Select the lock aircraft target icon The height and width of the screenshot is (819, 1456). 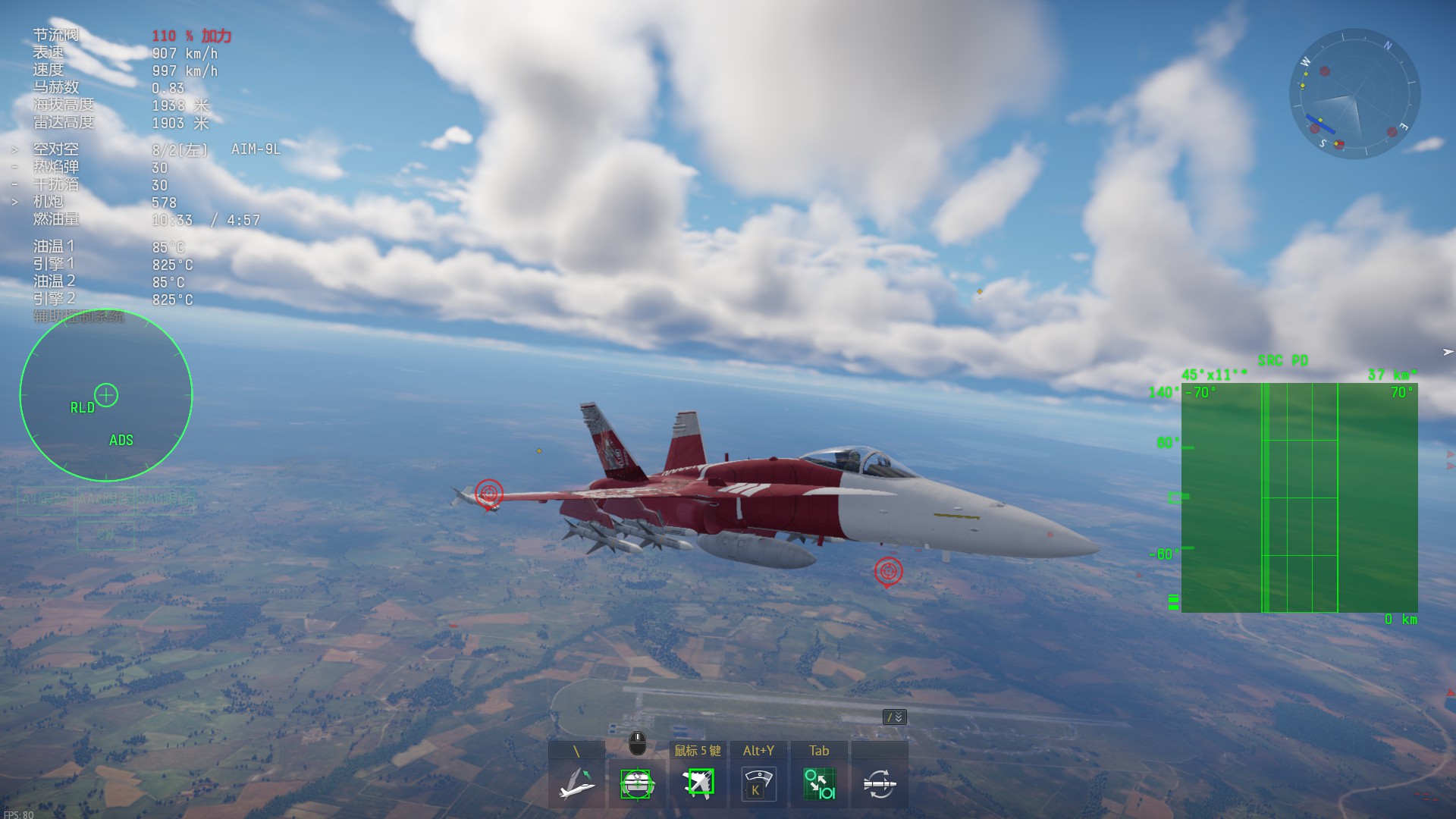point(698,783)
